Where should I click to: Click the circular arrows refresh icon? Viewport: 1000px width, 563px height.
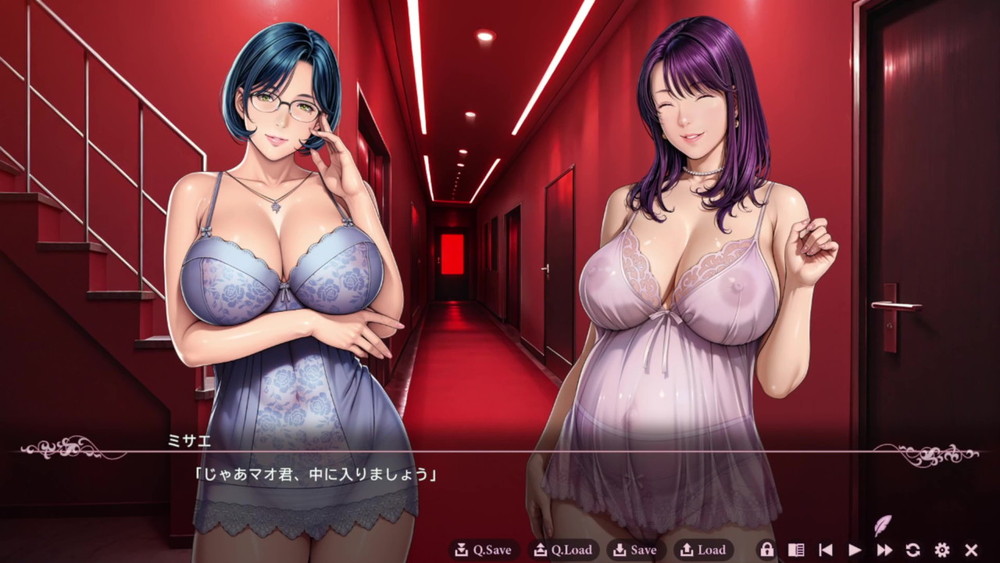[913, 550]
